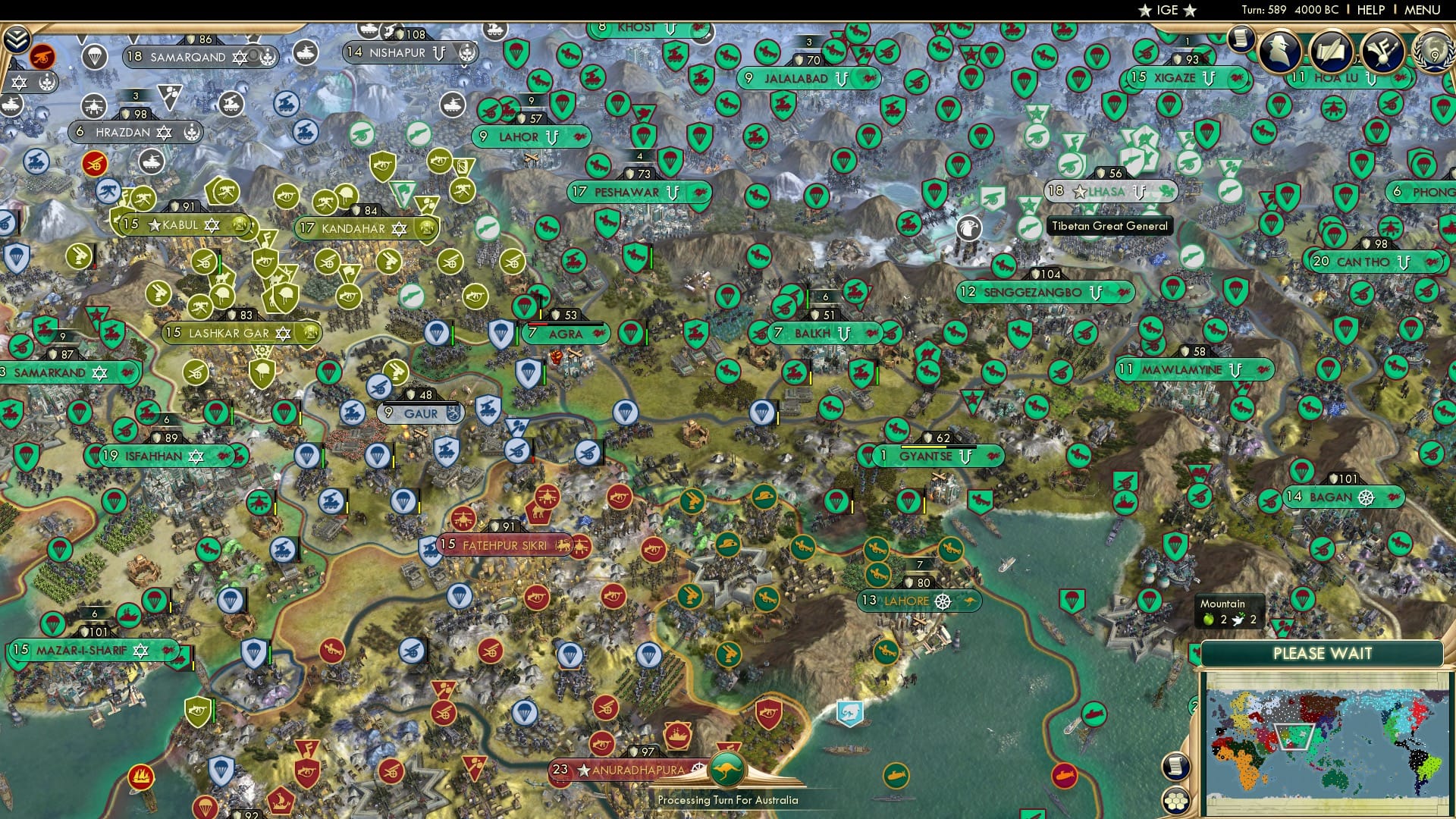Open the Culture overview winged icon
The width and height of the screenshot is (1456, 819).
1383,52
